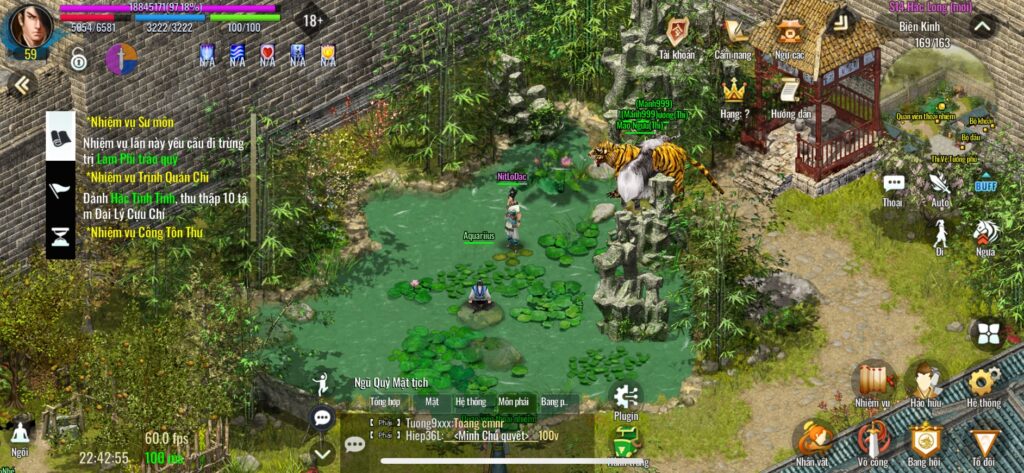Image resolution: width=1024 pixels, height=473 pixels.
Task: Open the Nhiệm vụ quest scroll menu
Action: click(872, 381)
